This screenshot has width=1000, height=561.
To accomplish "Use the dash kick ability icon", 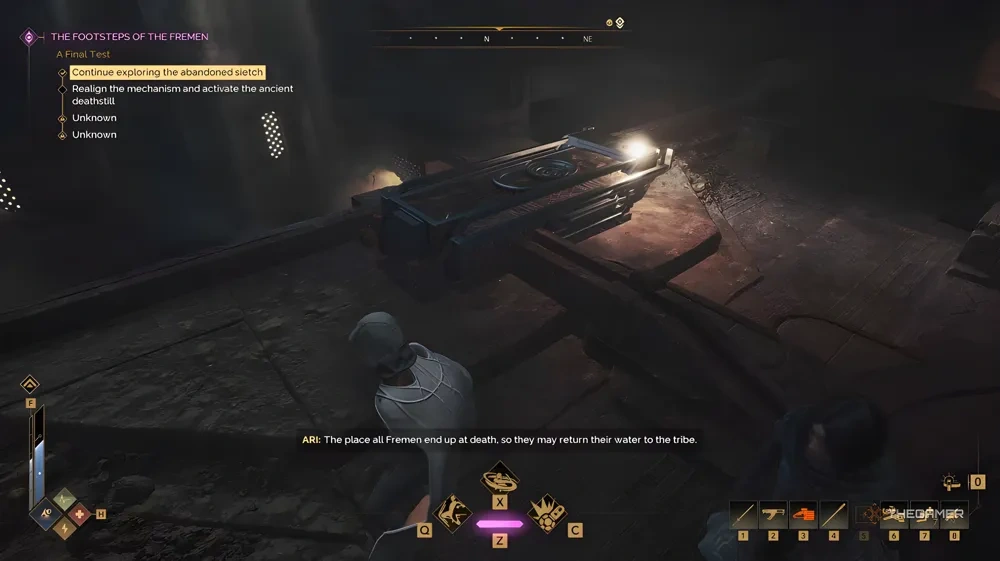I will [454, 514].
